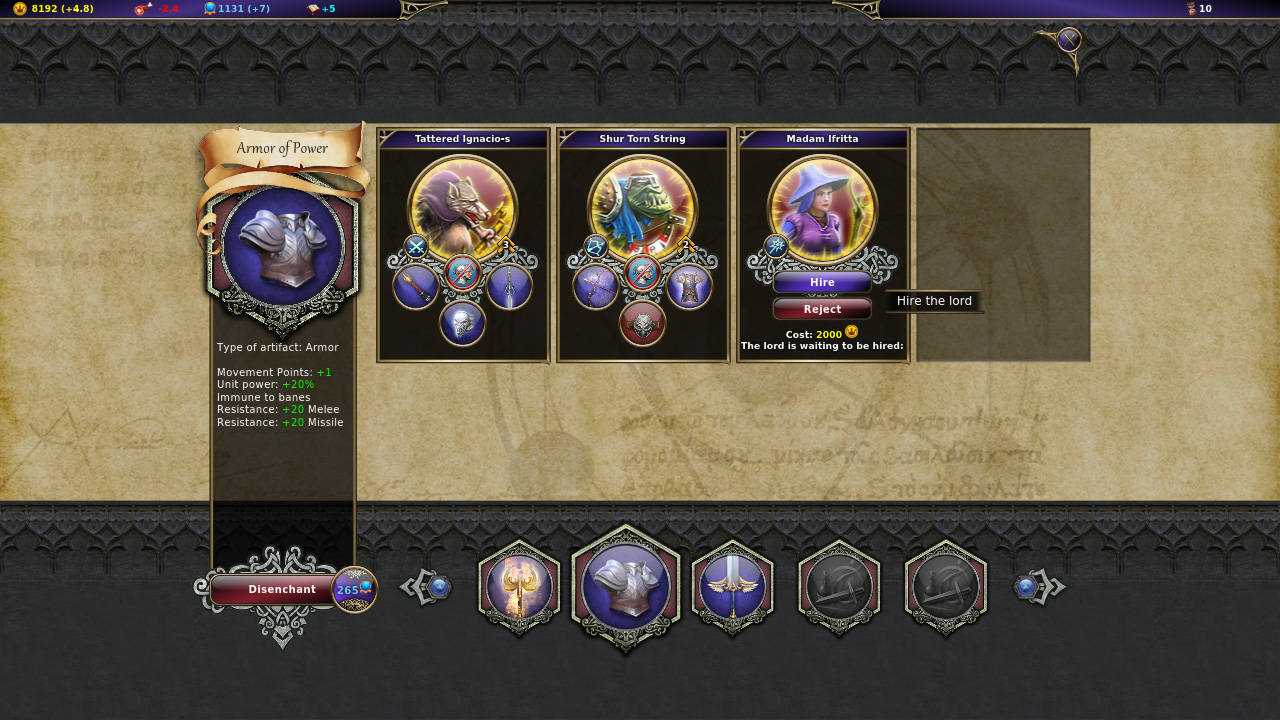The image size is (1280, 720).
Task: Reject the lord Madam Ifritta
Action: 822,308
